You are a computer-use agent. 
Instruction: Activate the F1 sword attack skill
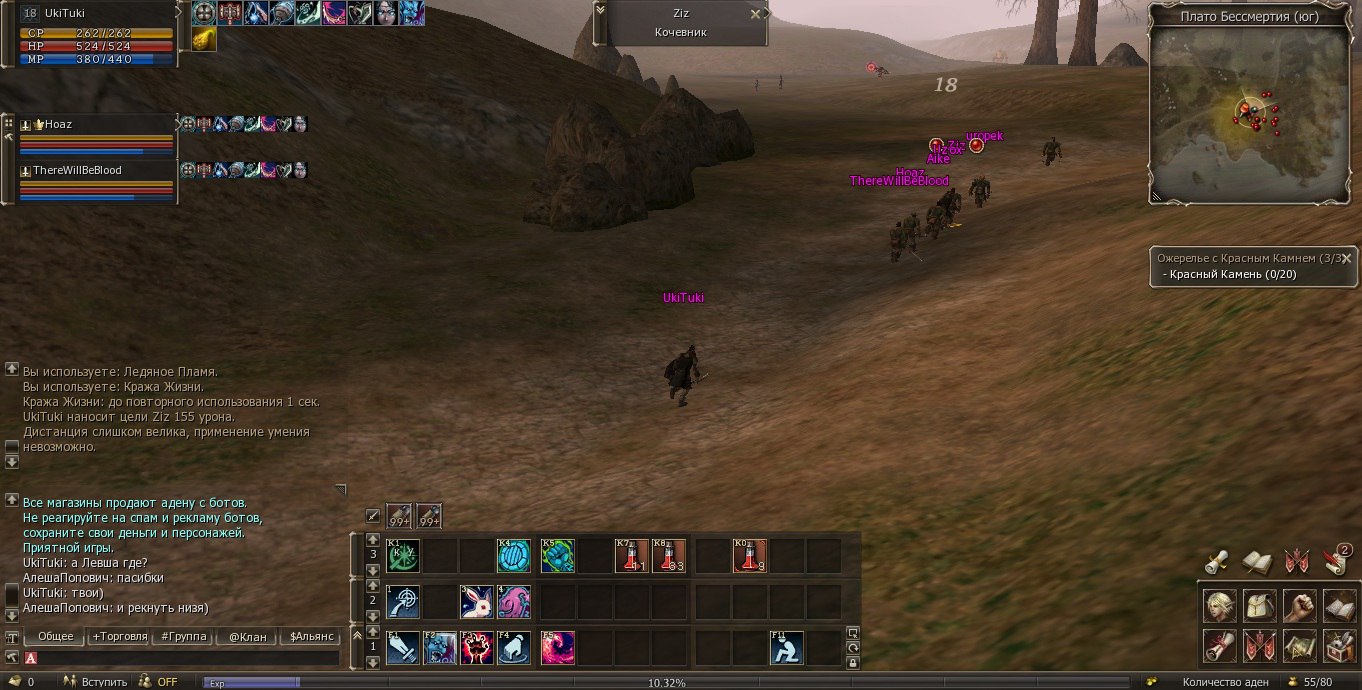tap(402, 648)
